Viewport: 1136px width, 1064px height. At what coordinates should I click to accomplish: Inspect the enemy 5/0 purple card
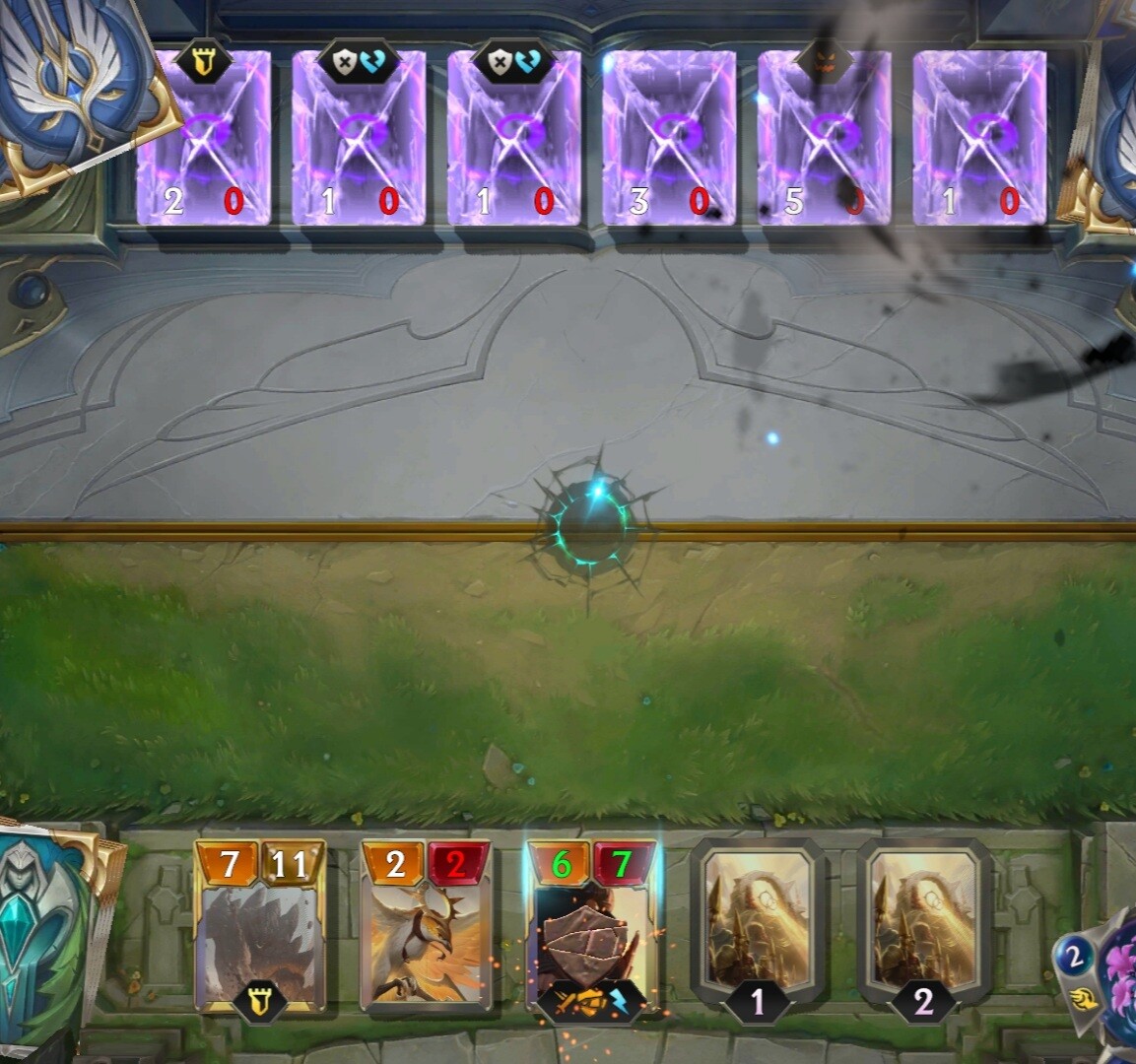coord(824,138)
